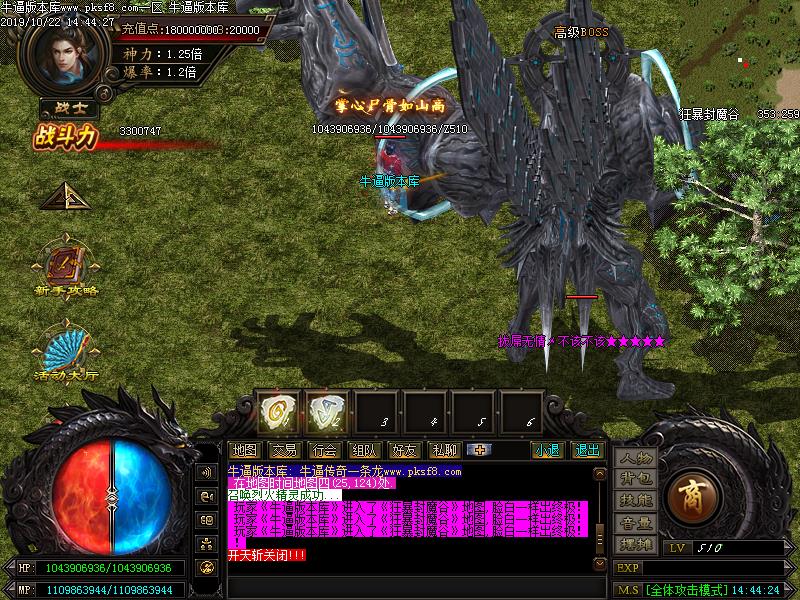Switch the M.S attack mode button
The width and height of the screenshot is (800, 600).
pyautogui.click(x=627, y=590)
